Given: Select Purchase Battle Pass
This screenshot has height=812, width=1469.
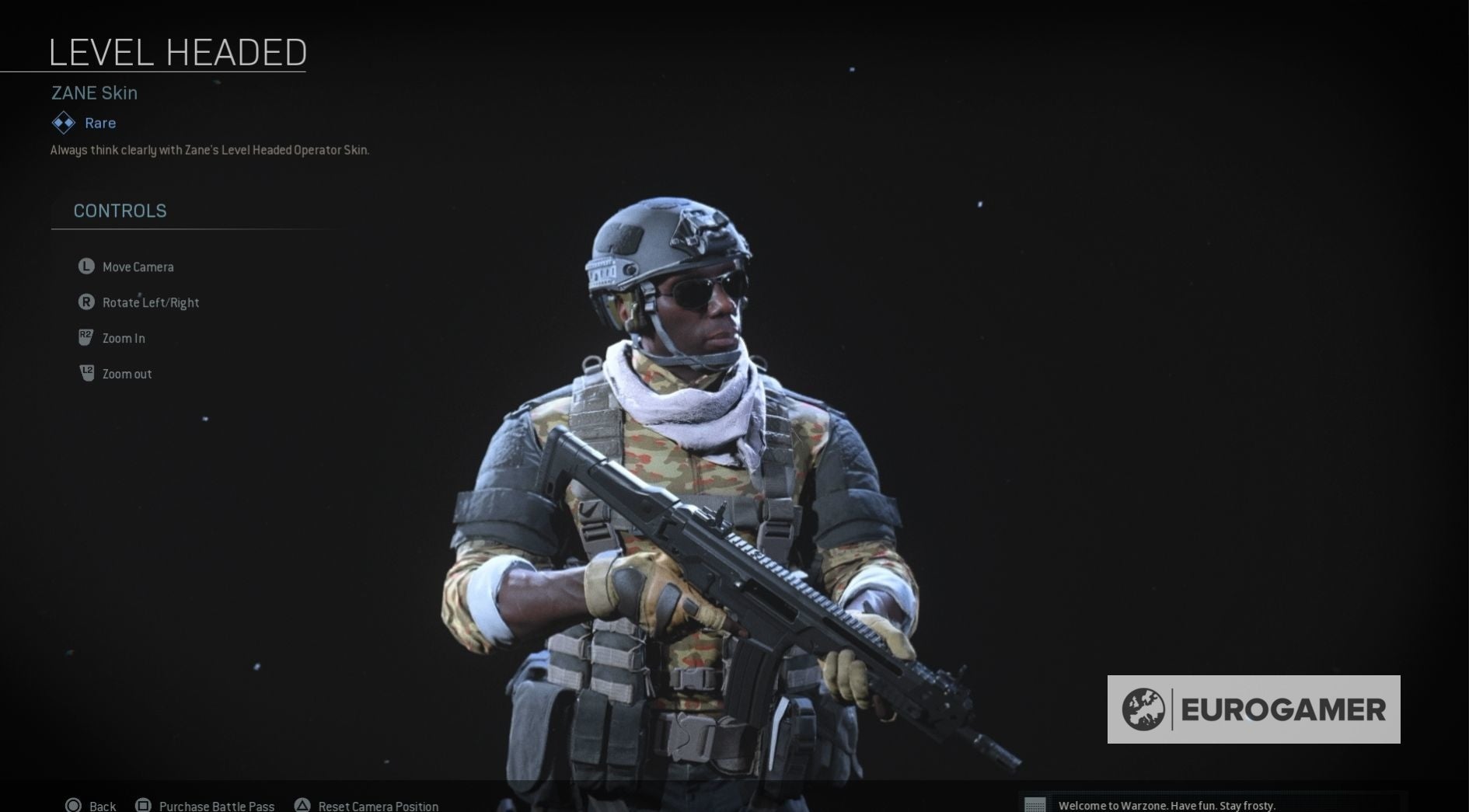Looking at the screenshot, I should [x=215, y=806].
